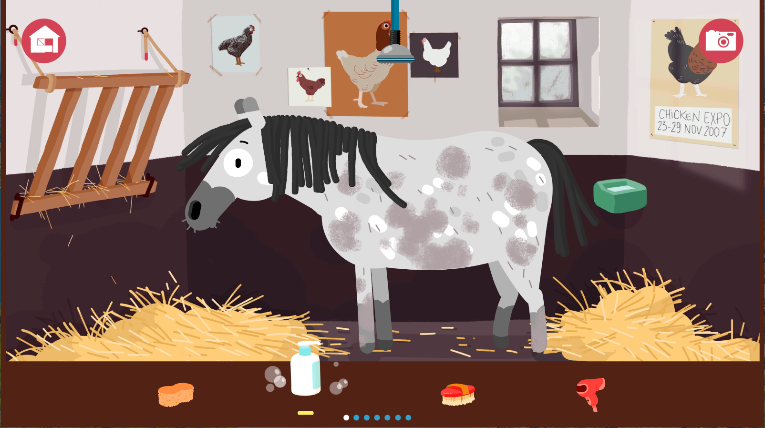Pick the red grooming brush
The image size is (765, 428).
[x=458, y=394]
